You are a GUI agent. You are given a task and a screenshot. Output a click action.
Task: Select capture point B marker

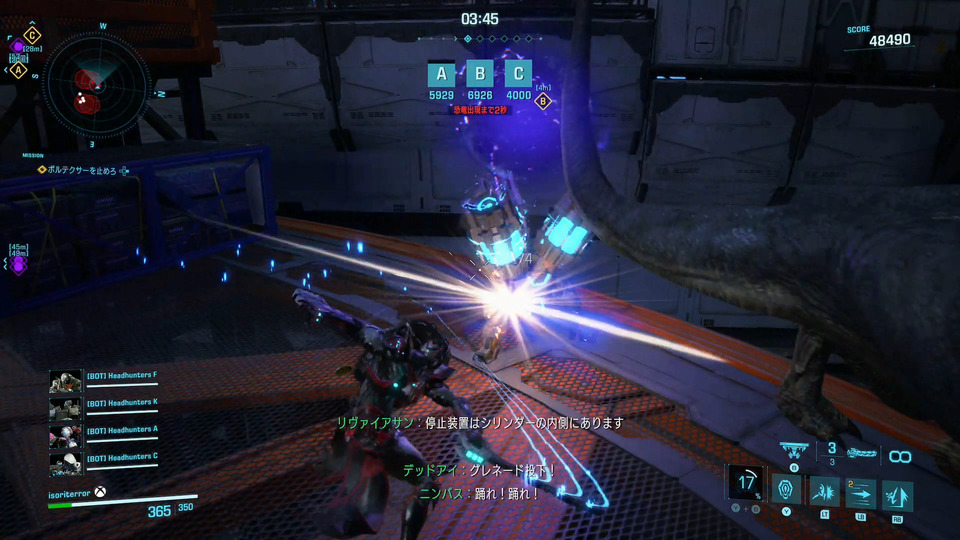tap(480, 73)
